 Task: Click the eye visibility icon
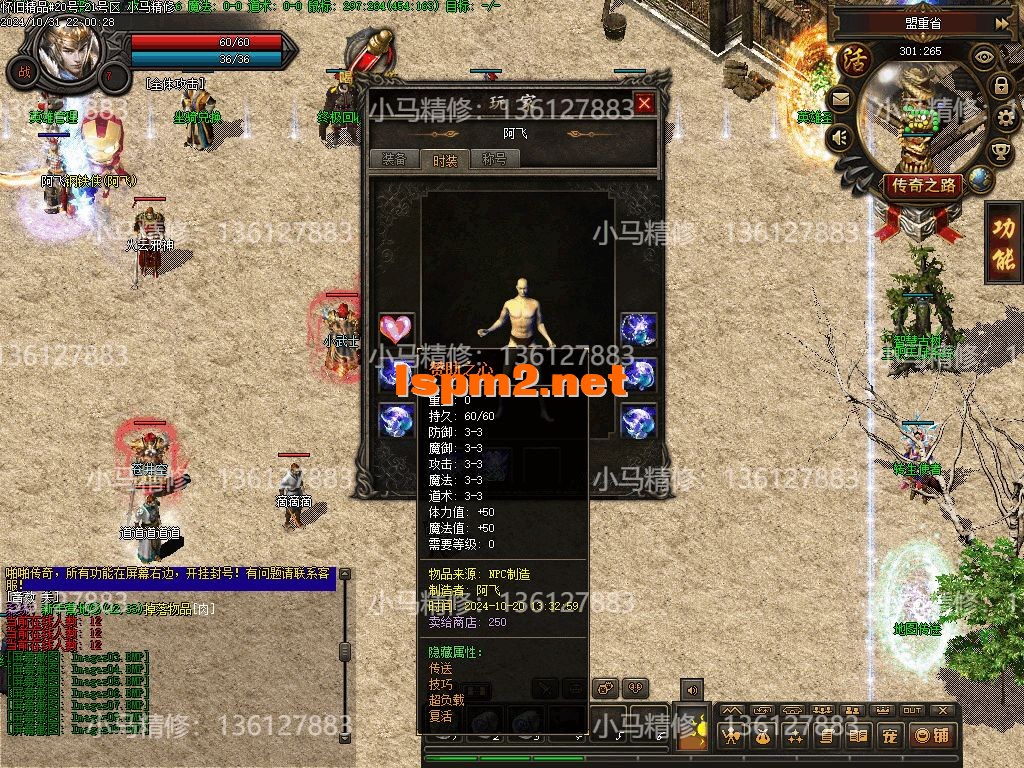click(984, 56)
